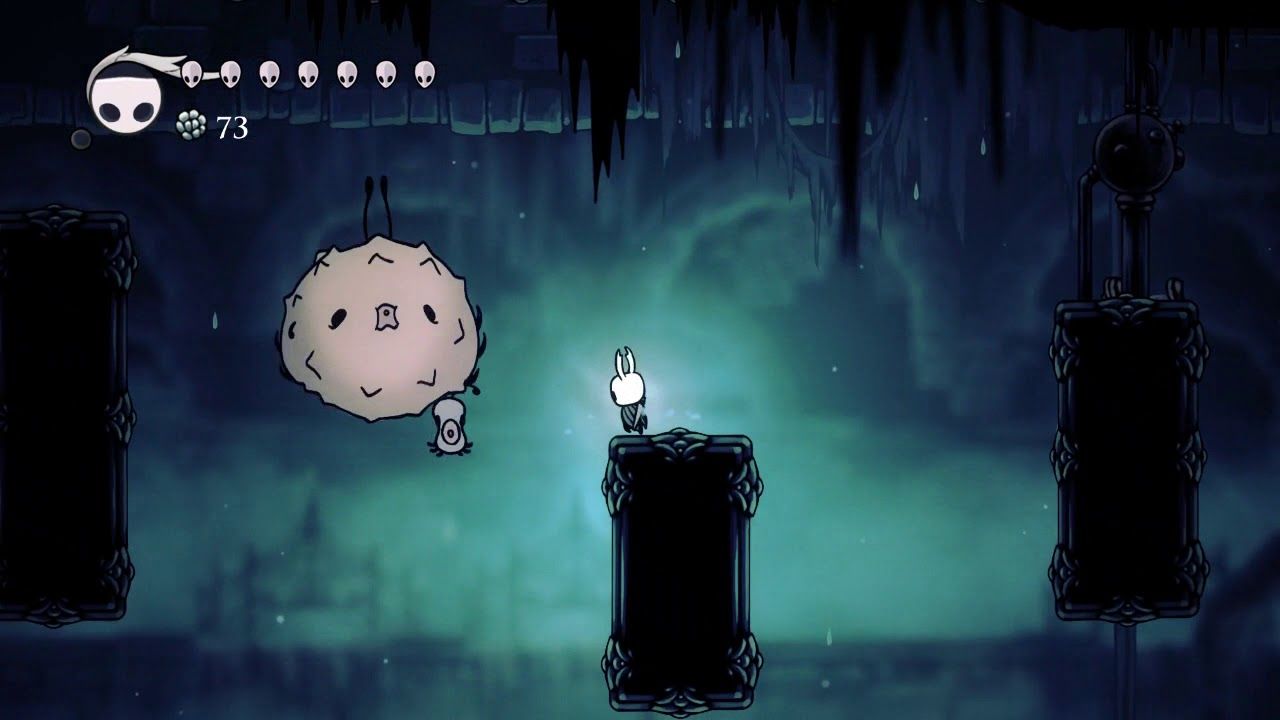This screenshot has height=720, width=1280.
Task: Select the first health mask in the HUD
Action: coord(191,75)
